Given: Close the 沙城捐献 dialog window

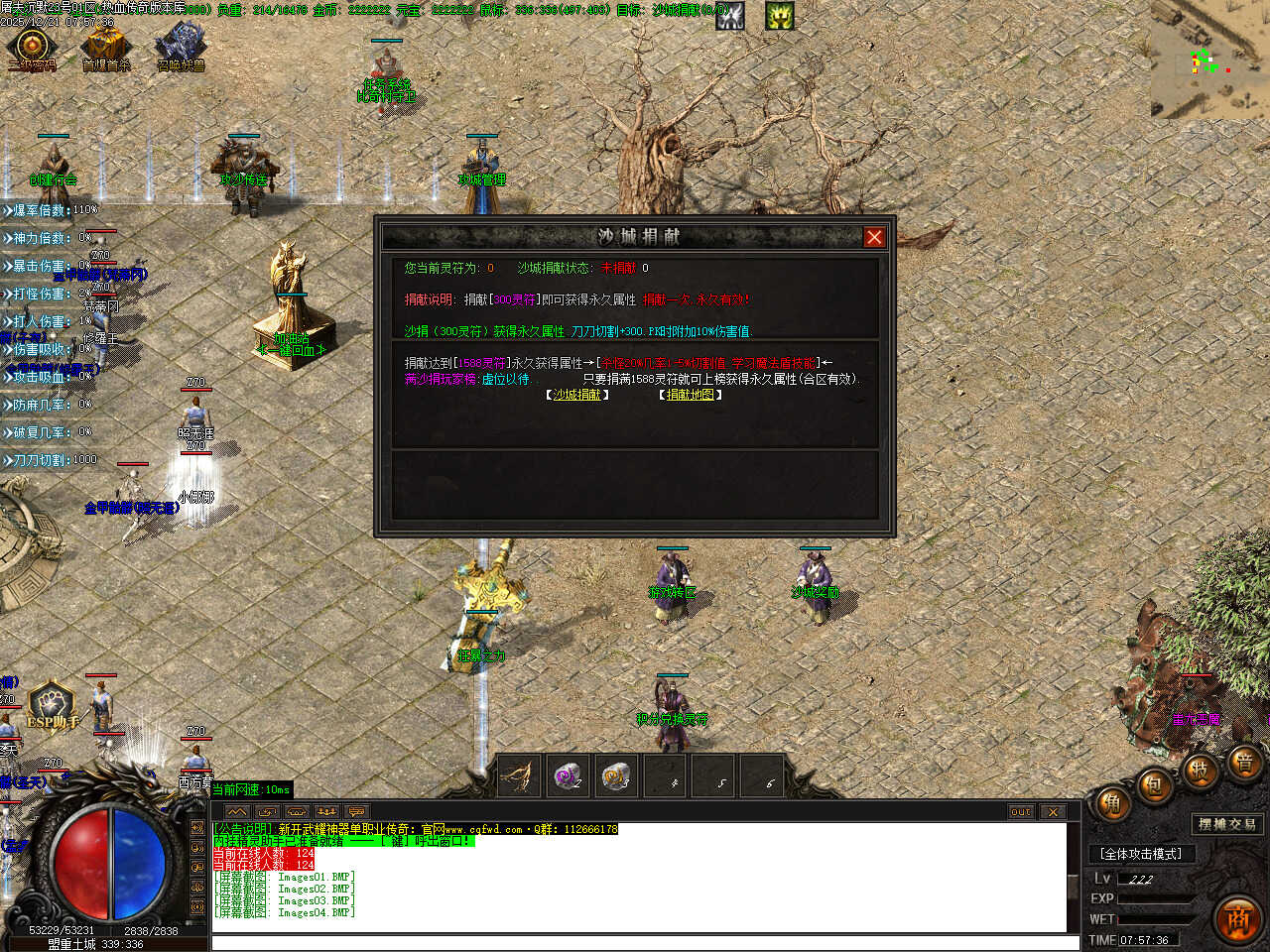Looking at the screenshot, I should click(874, 237).
